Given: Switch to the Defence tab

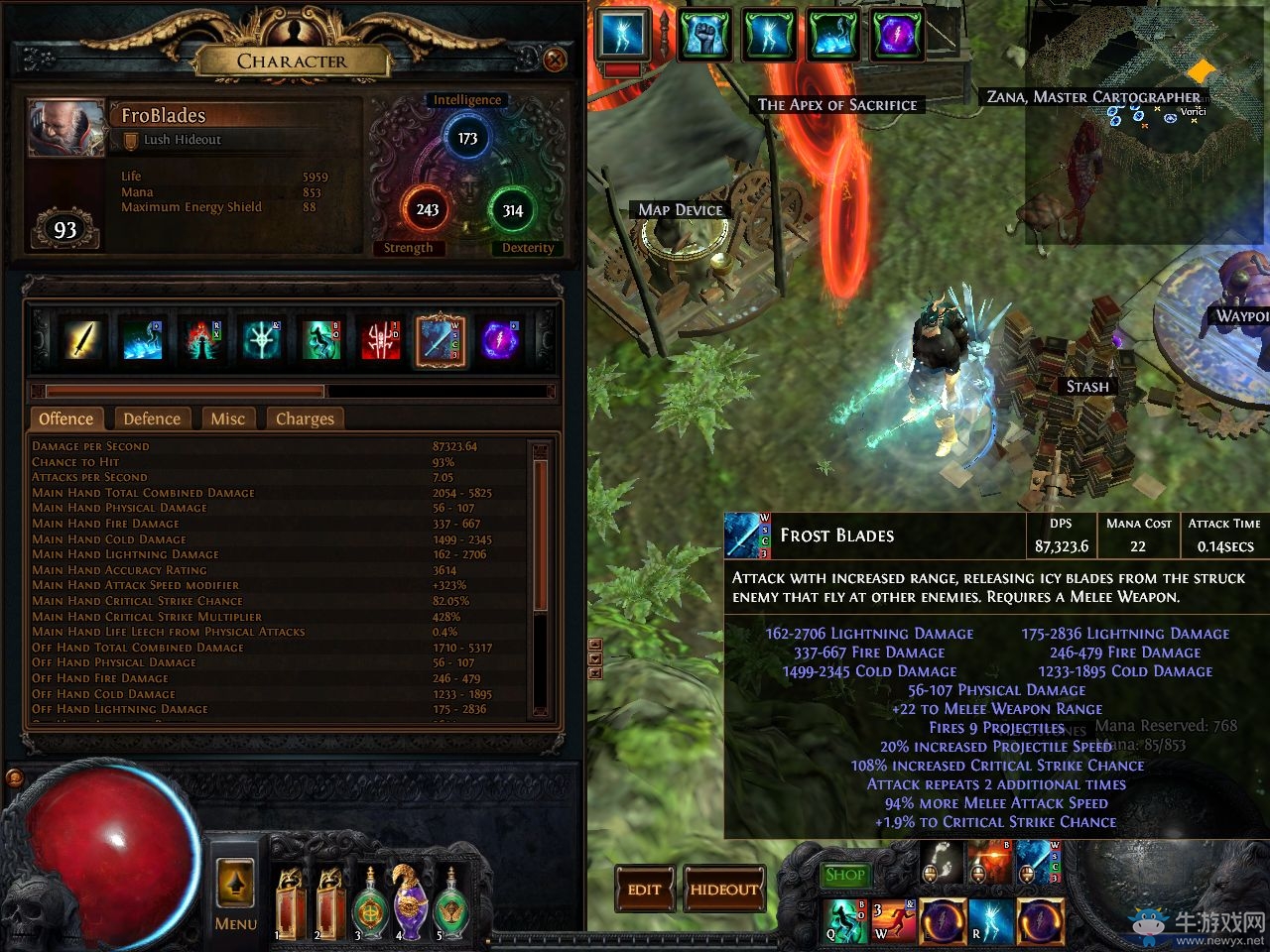Looking at the screenshot, I should click(152, 418).
